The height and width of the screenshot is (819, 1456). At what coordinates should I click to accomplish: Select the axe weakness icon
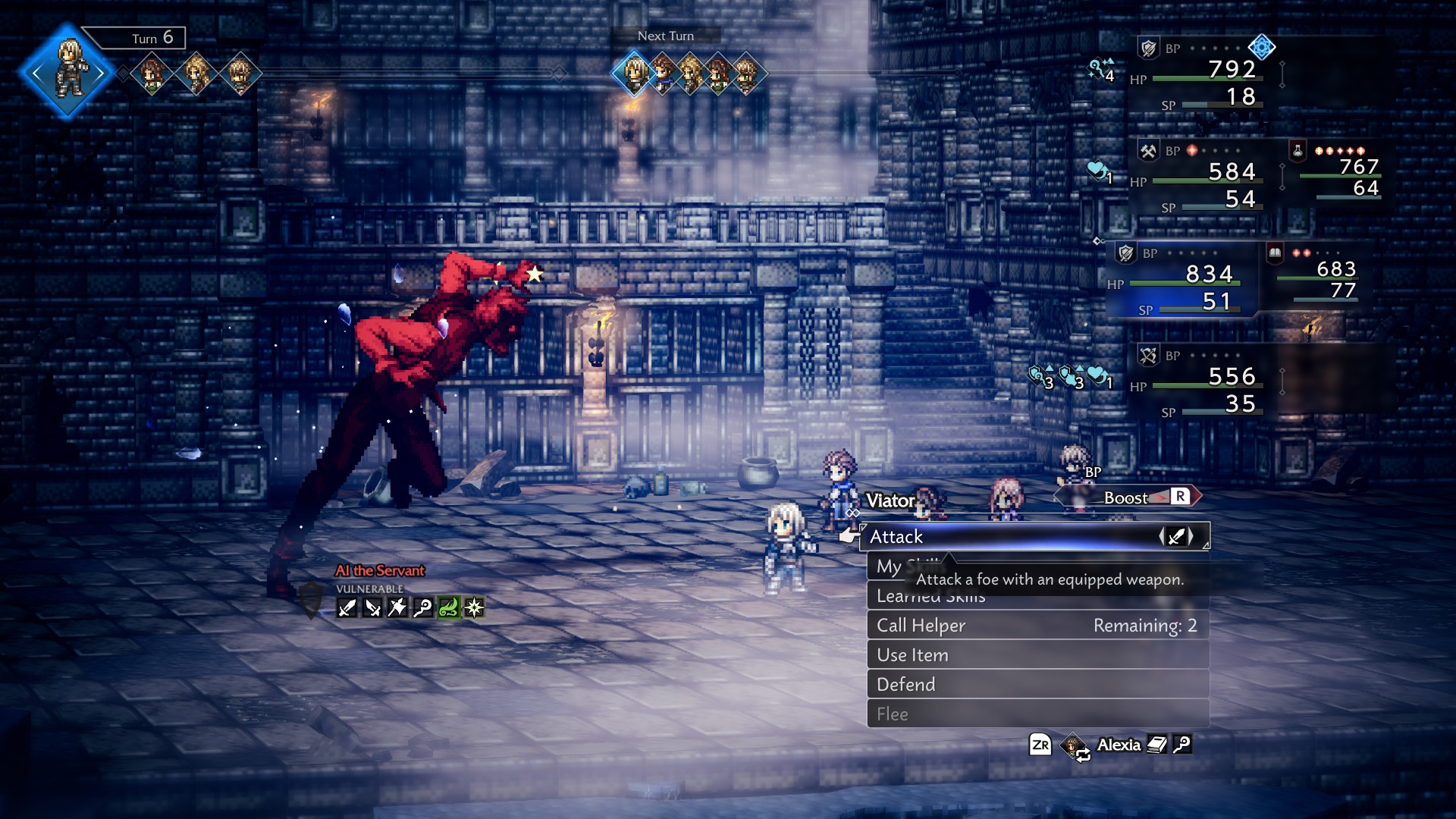click(x=397, y=607)
